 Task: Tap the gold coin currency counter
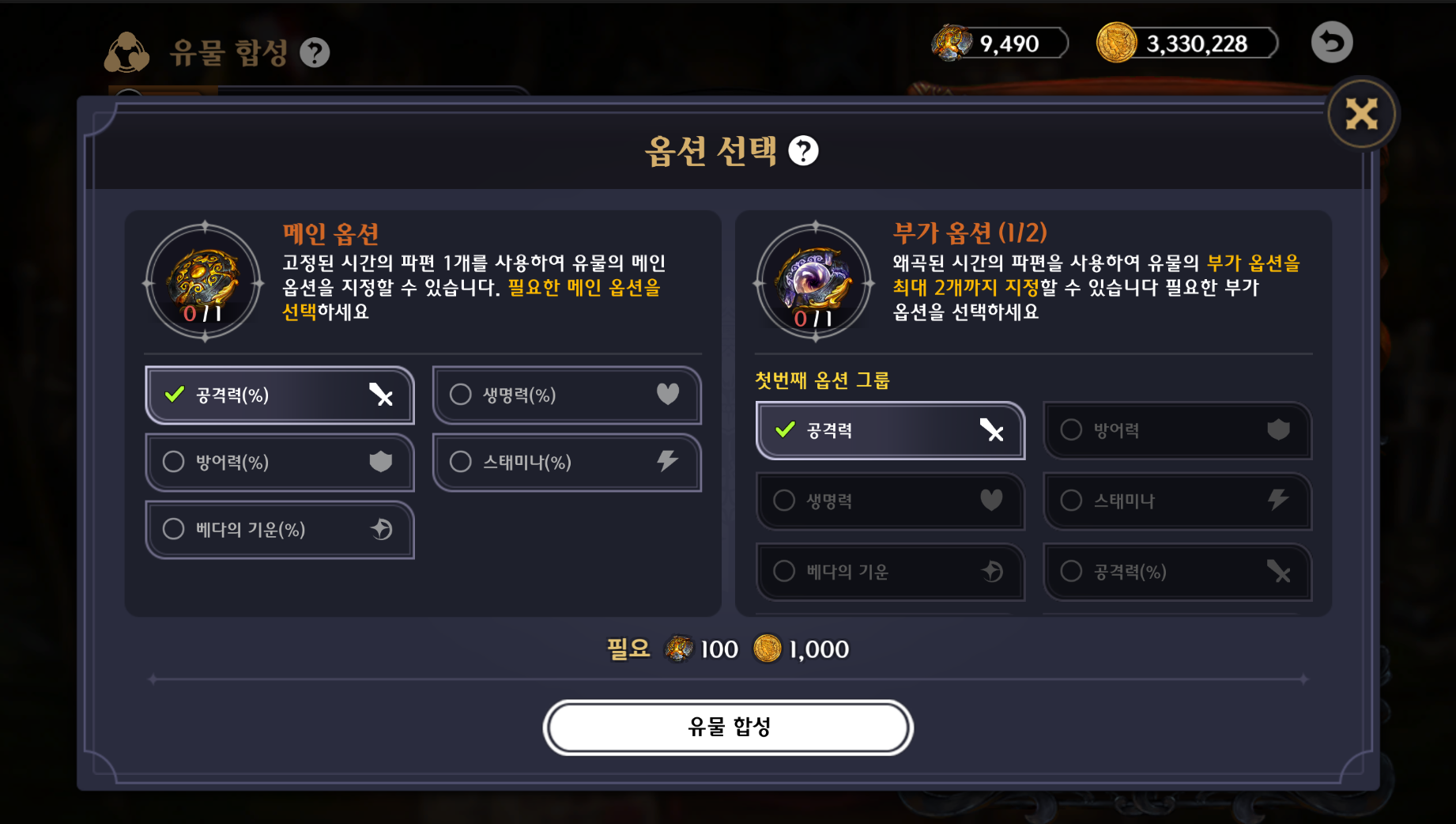(x=1186, y=43)
